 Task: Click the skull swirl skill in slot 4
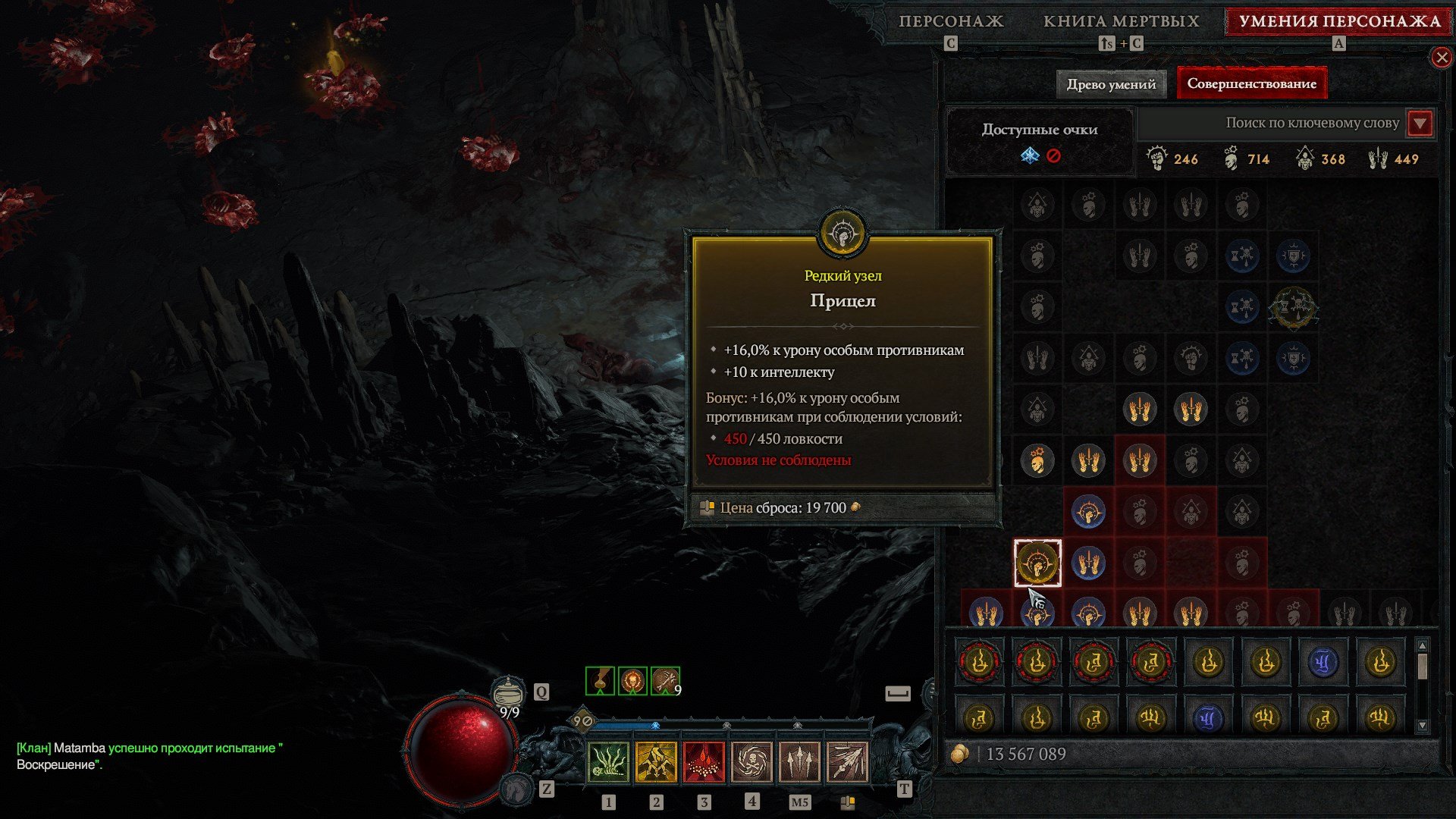pos(753,763)
